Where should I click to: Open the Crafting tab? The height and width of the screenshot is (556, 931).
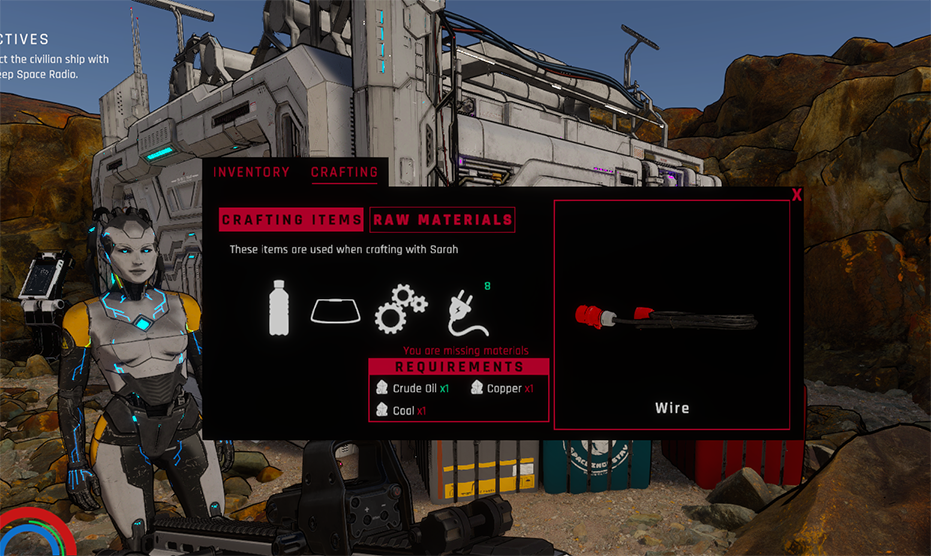(344, 172)
